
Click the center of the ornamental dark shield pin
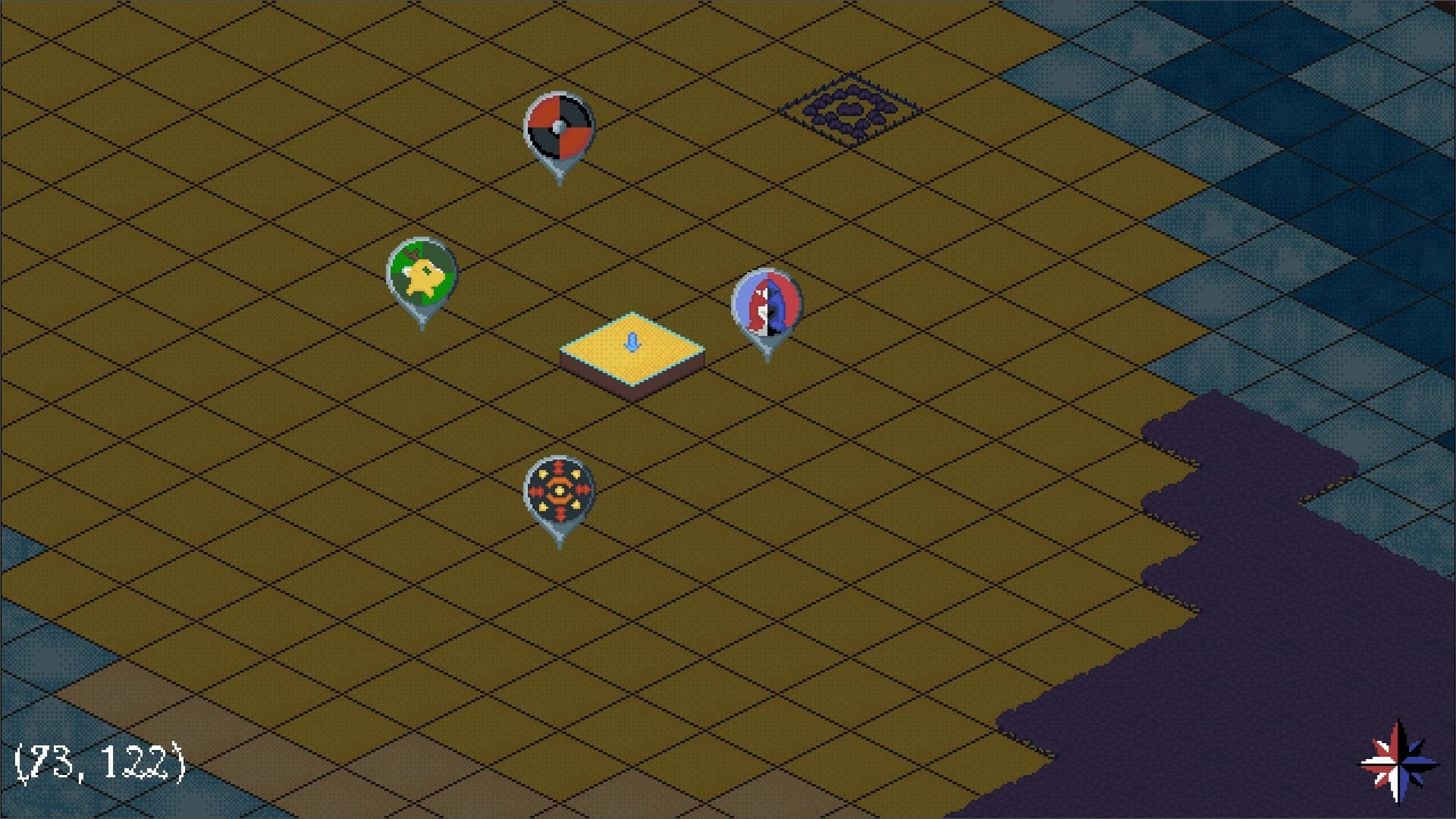pos(559,489)
